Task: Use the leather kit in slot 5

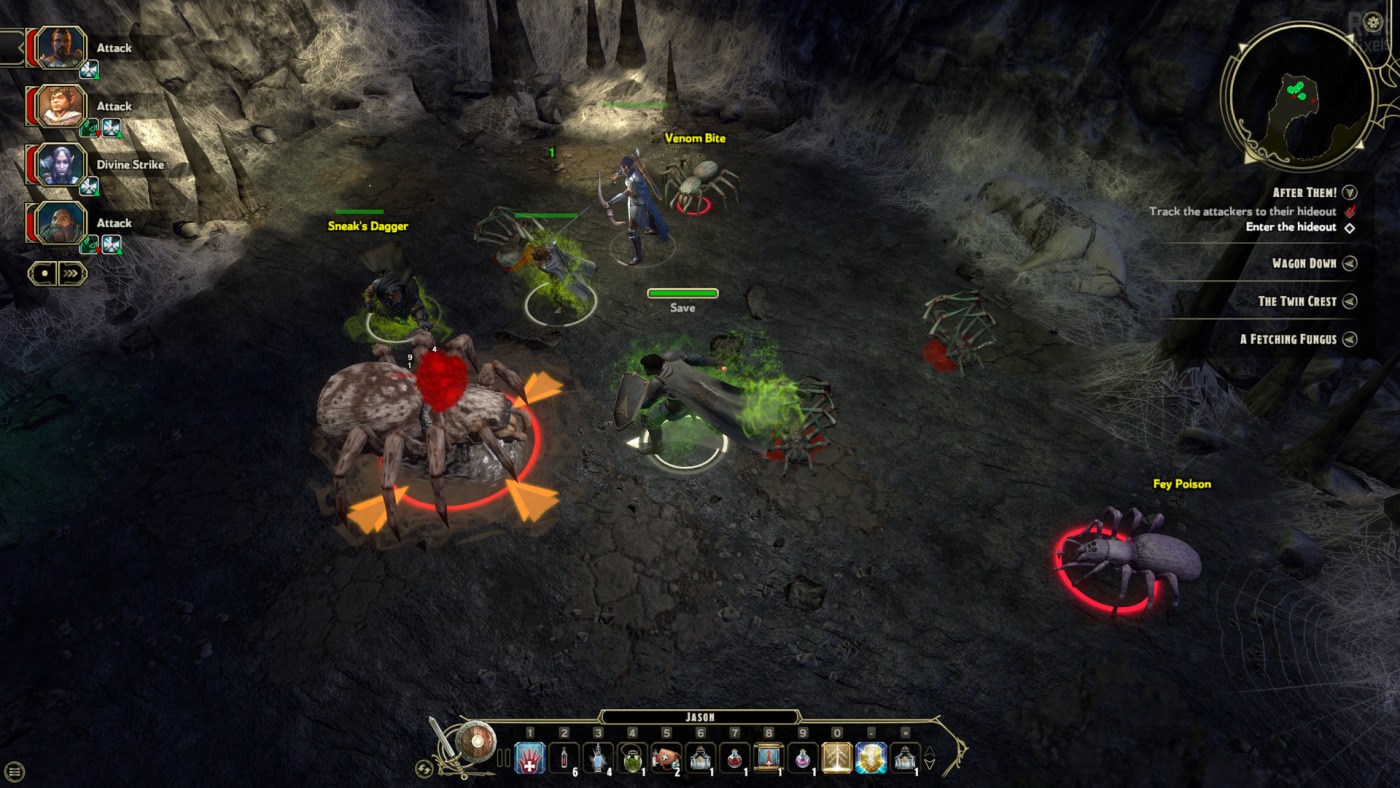Action: coord(666,758)
